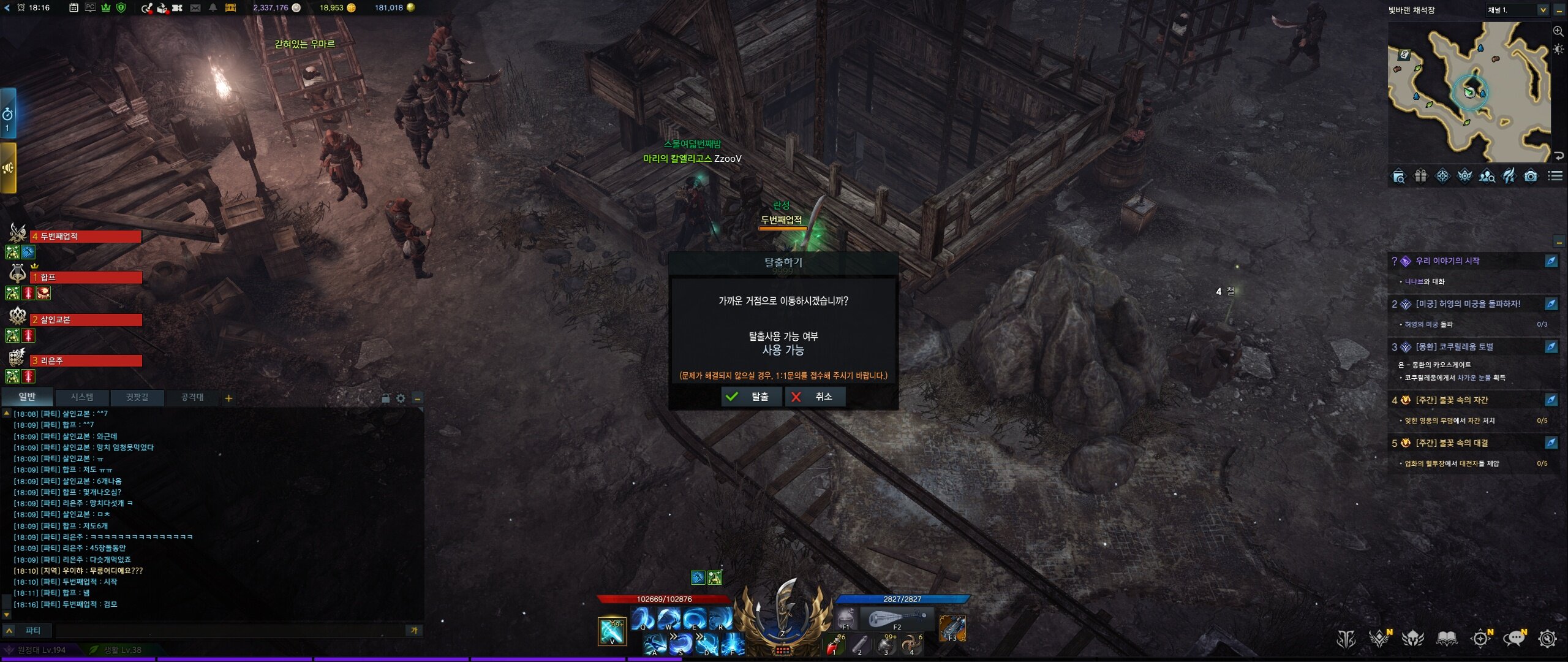Open the 귓말 whisper chat tab
Image resolution: width=1568 pixels, height=662 pixels.
click(x=137, y=397)
